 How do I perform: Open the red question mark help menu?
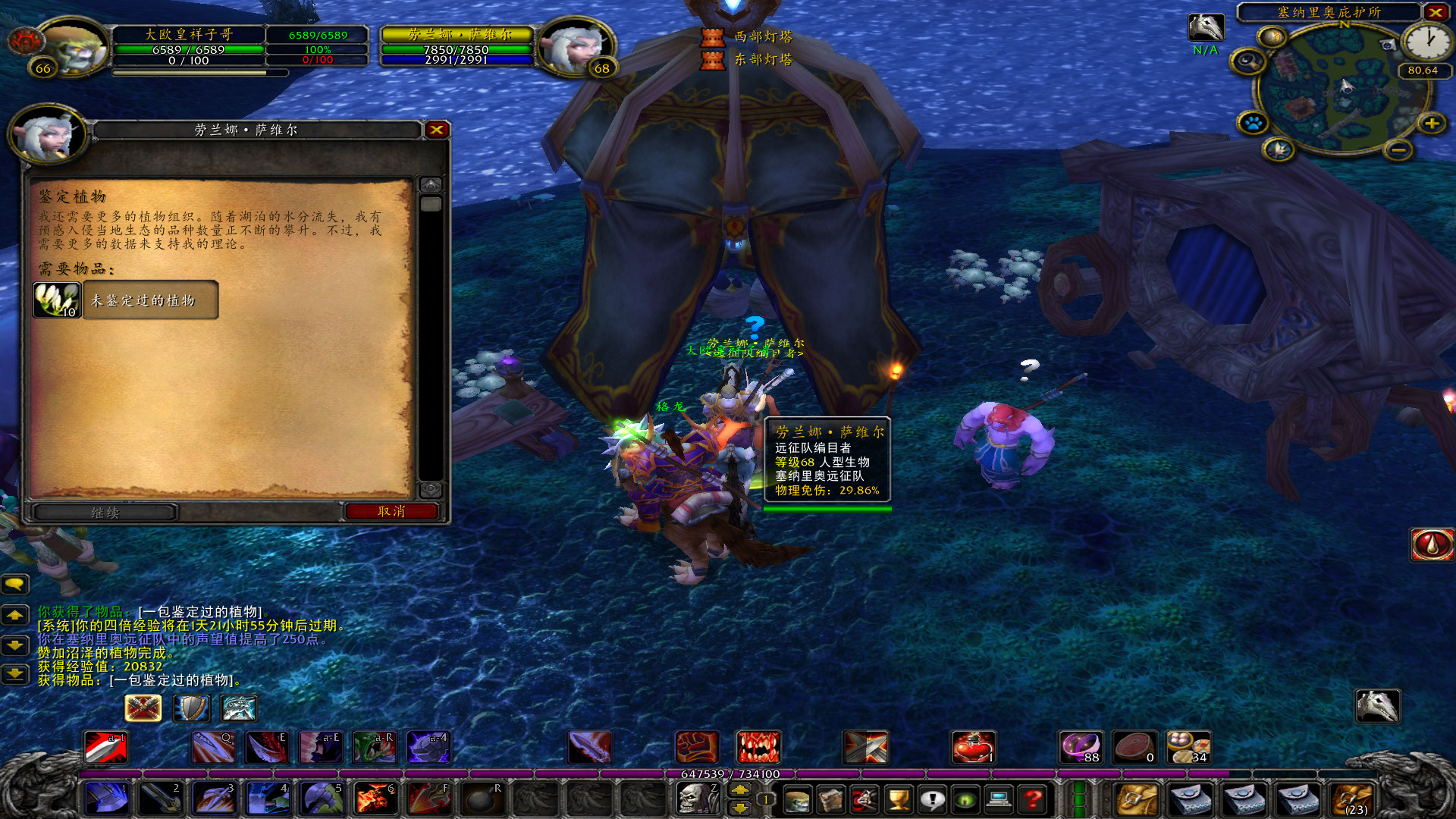pos(1032,799)
